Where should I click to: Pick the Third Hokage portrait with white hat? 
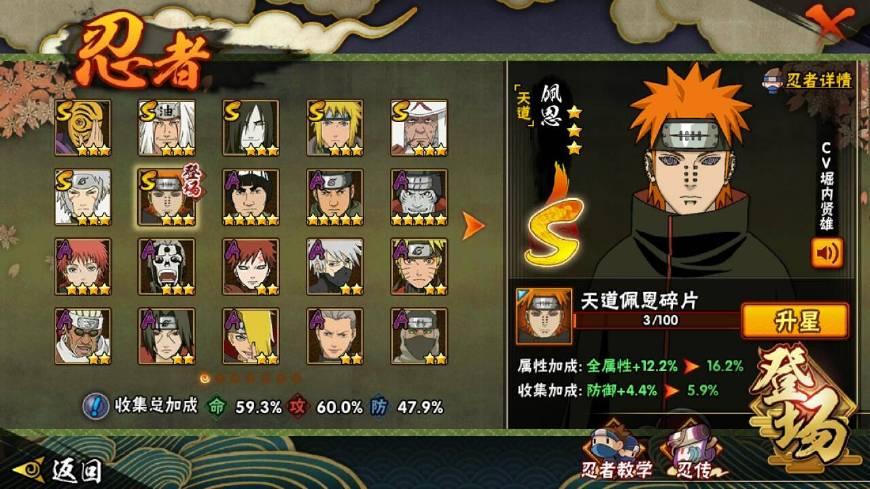point(418,127)
